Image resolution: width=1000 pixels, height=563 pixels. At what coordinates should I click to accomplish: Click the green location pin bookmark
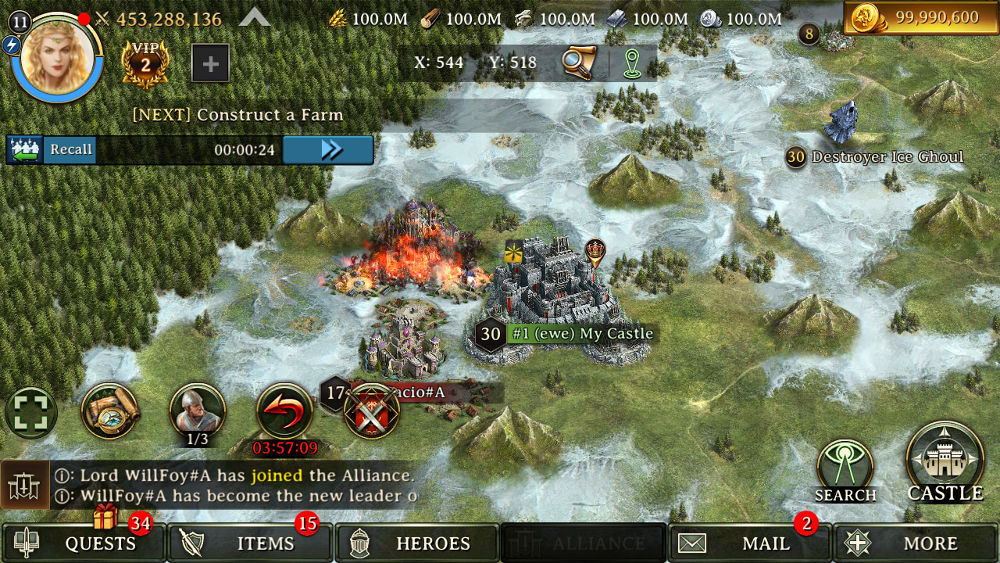(x=631, y=62)
